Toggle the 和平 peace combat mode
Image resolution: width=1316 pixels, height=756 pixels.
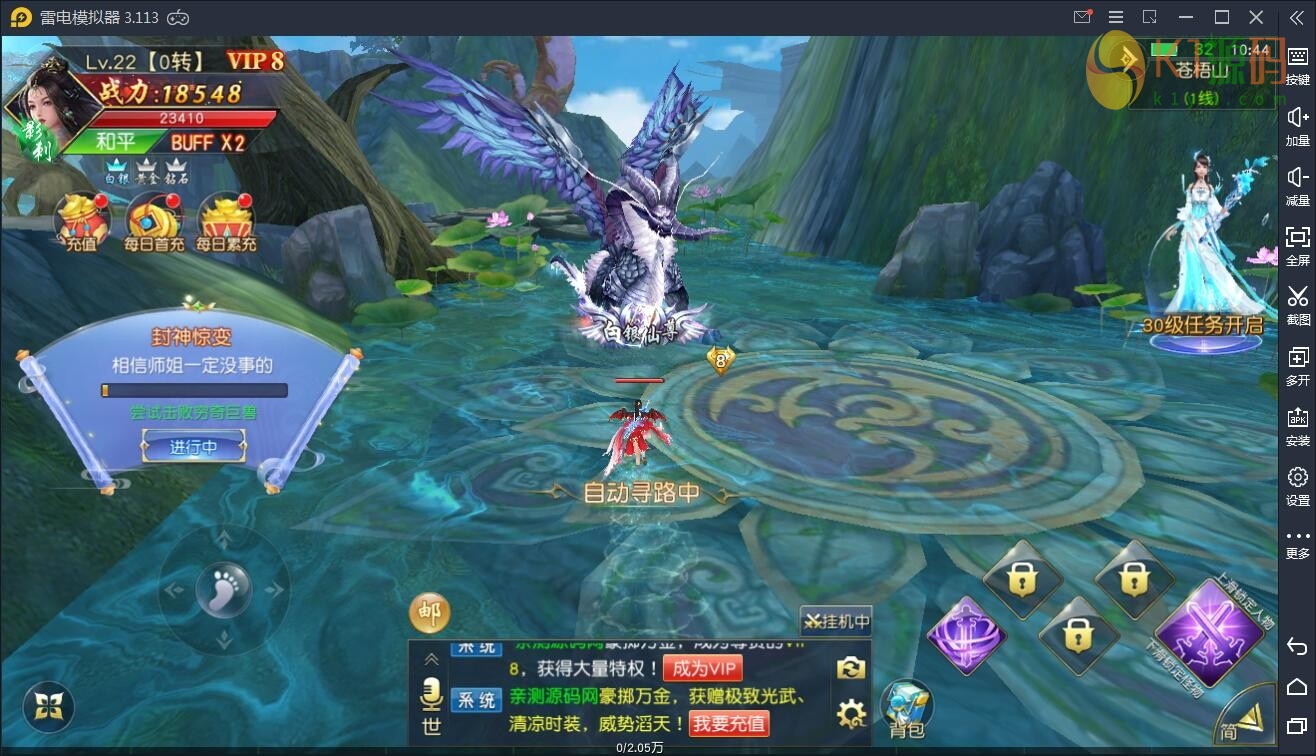pos(115,142)
